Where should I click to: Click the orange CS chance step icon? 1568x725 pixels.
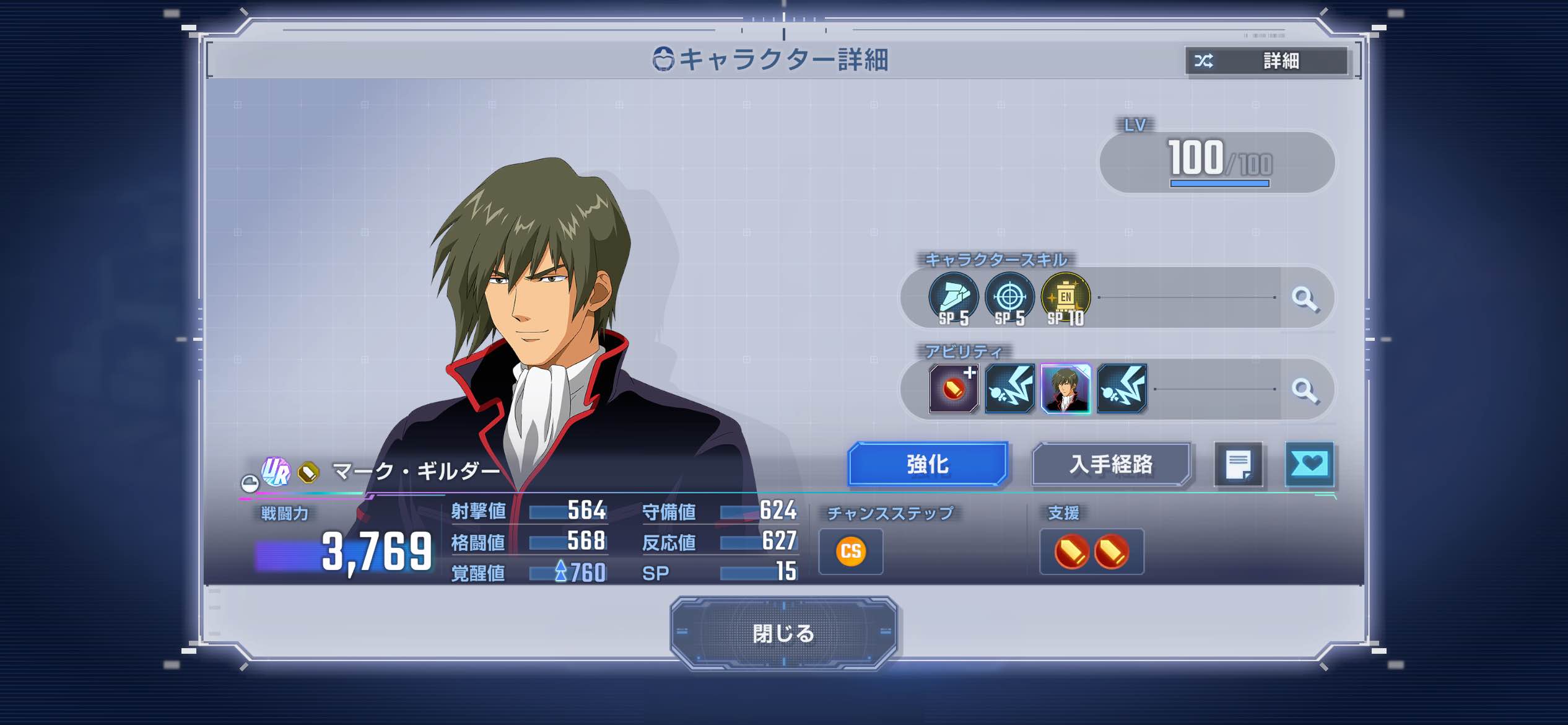coord(851,551)
